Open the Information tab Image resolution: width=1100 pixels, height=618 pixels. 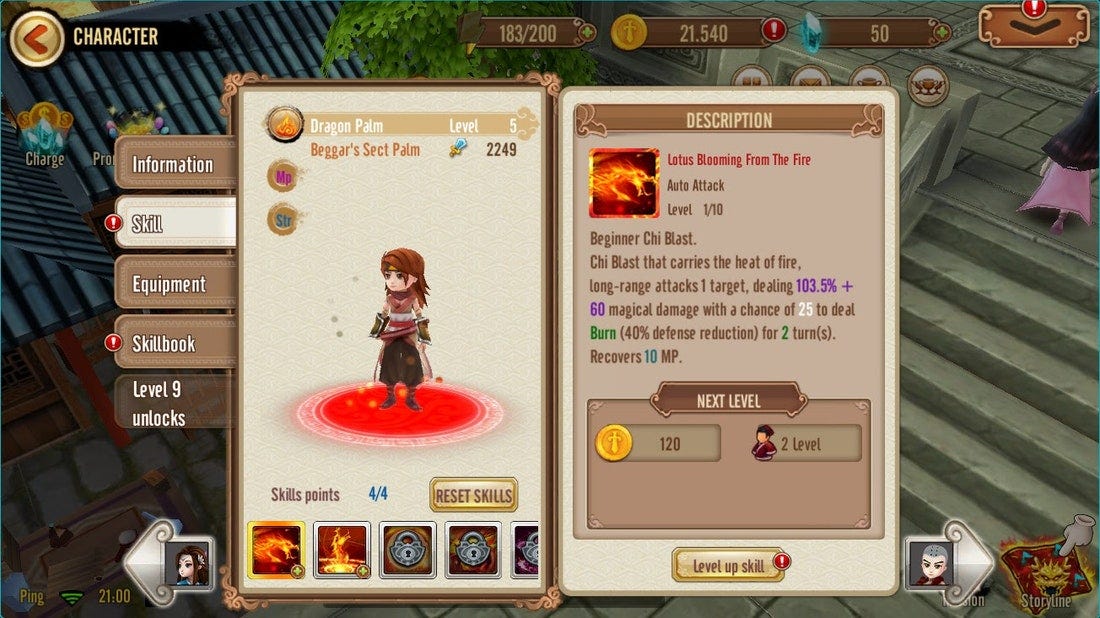tap(173, 165)
